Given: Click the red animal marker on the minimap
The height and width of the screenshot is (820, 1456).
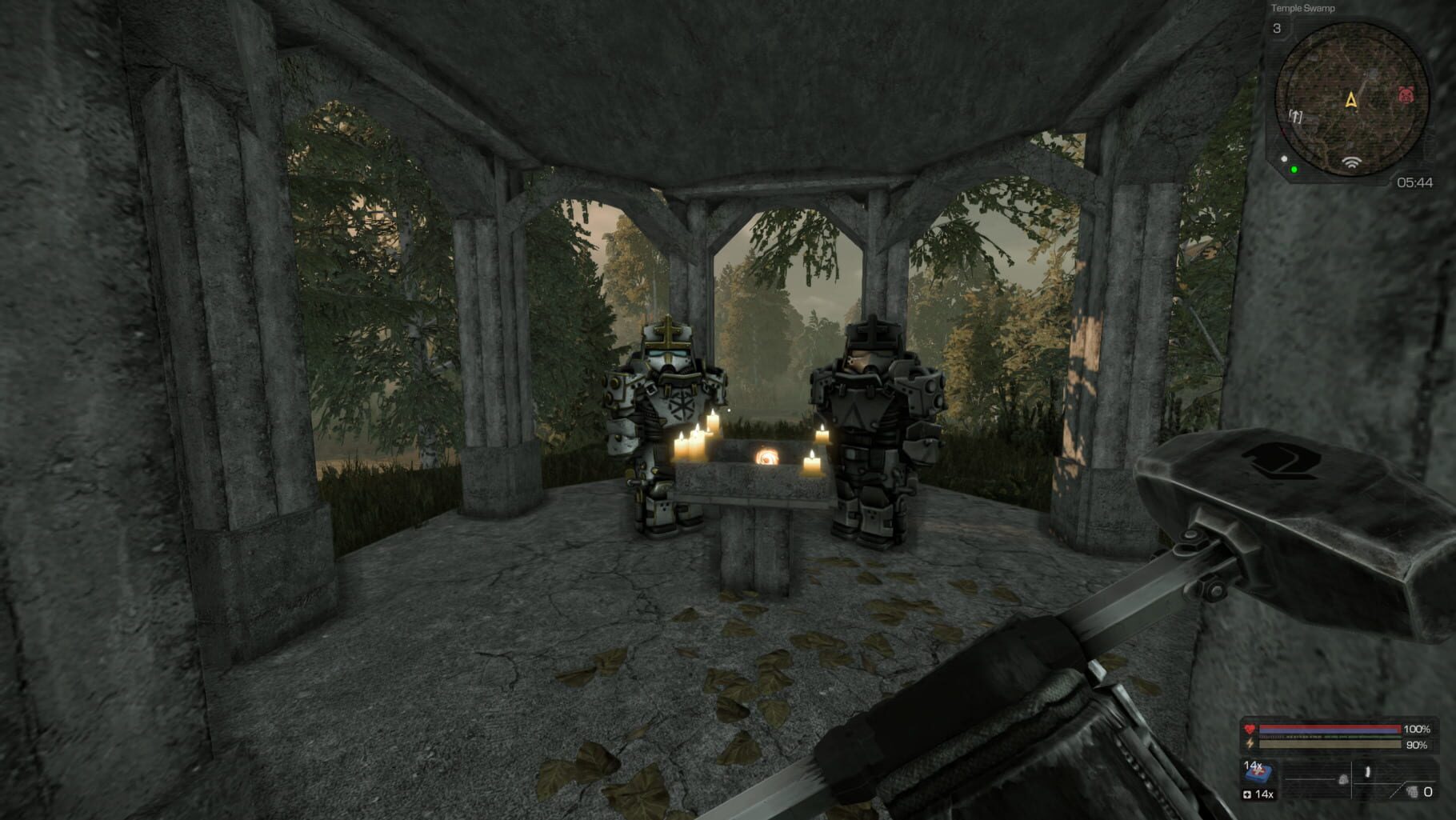Looking at the screenshot, I should click(x=1406, y=96).
